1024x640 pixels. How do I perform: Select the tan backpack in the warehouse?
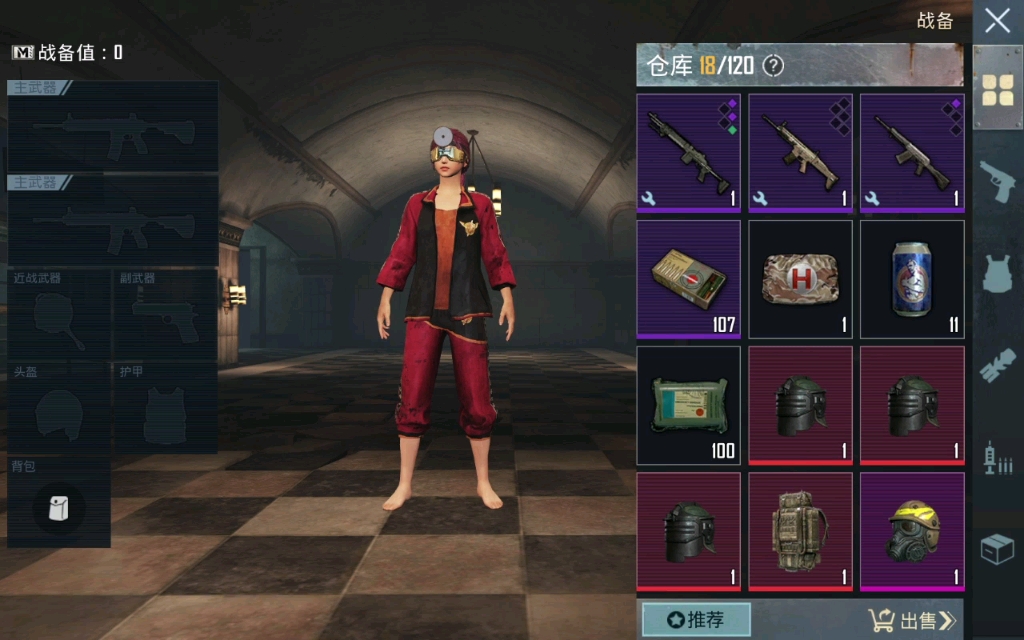click(x=800, y=531)
